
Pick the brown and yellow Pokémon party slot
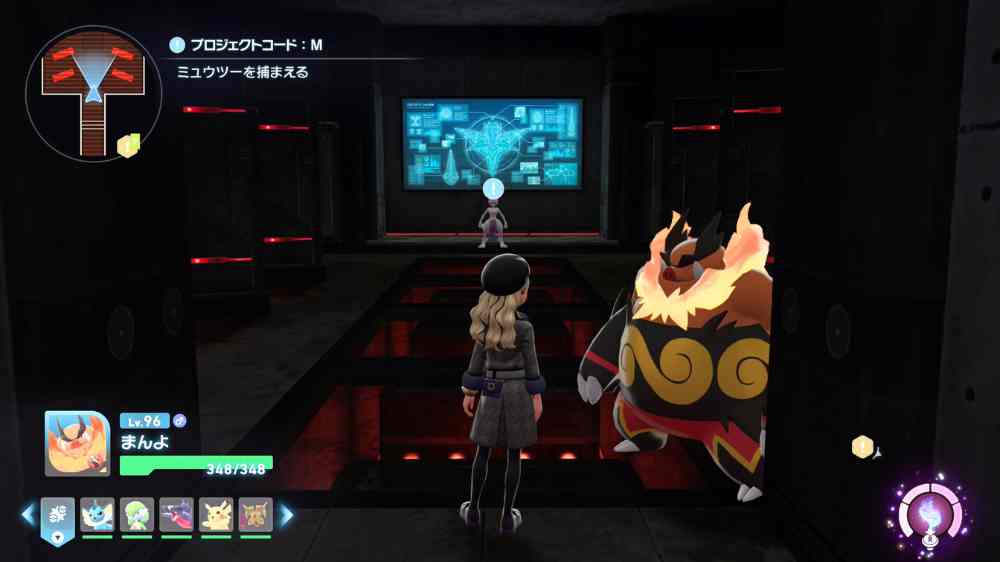[256, 514]
